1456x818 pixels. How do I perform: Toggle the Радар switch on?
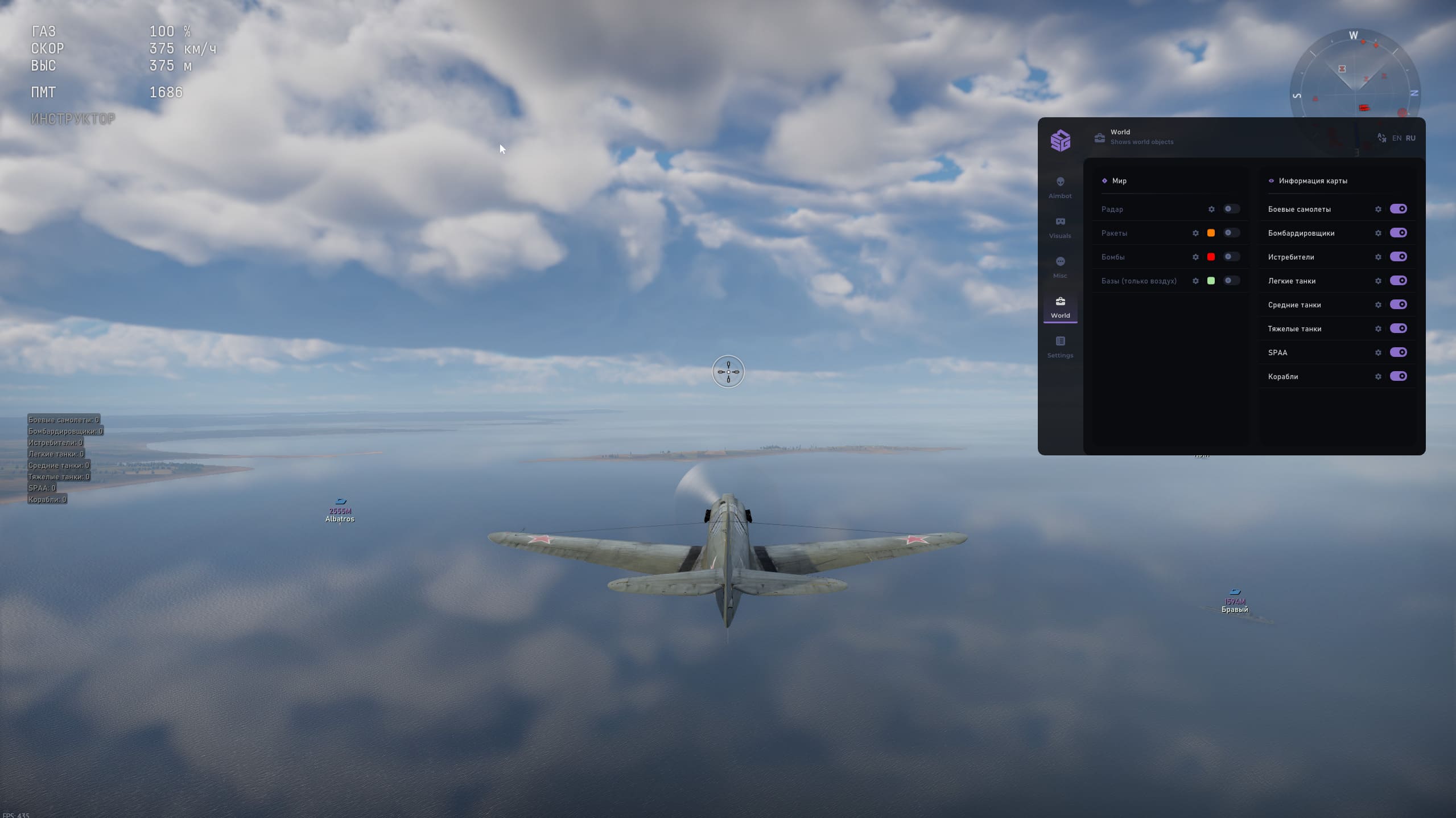[1231, 209]
